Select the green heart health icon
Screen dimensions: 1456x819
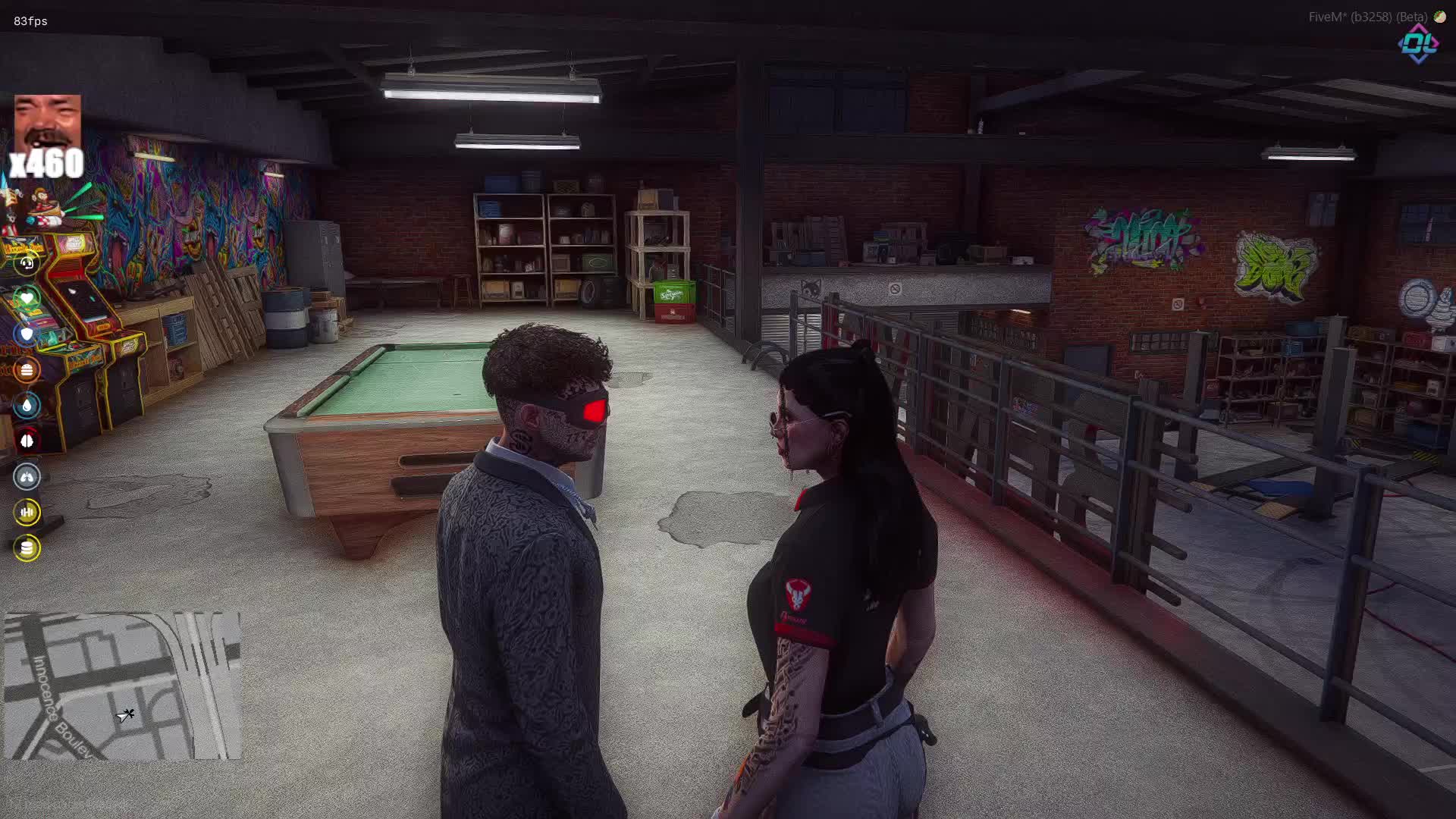pyautogui.click(x=27, y=298)
